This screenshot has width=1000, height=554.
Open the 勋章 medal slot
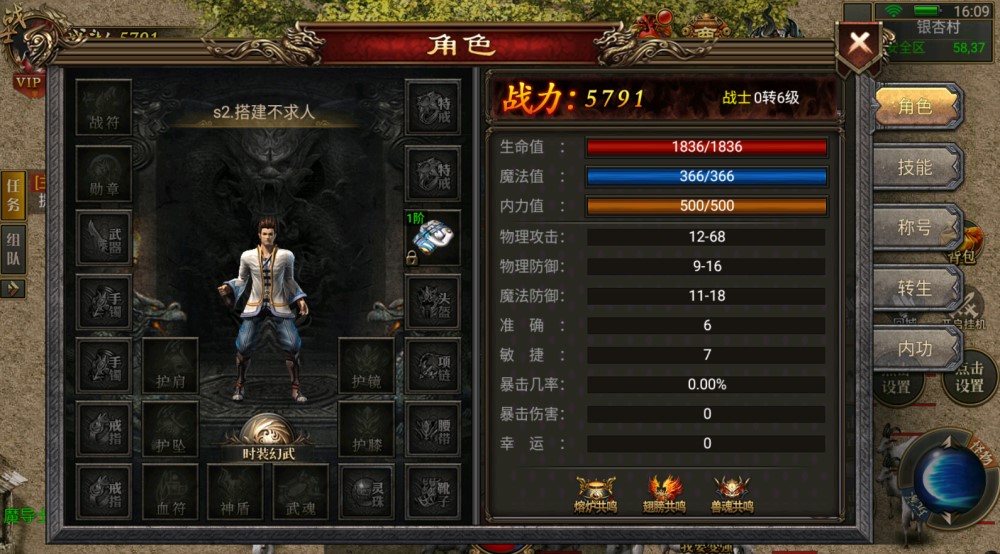click(105, 173)
